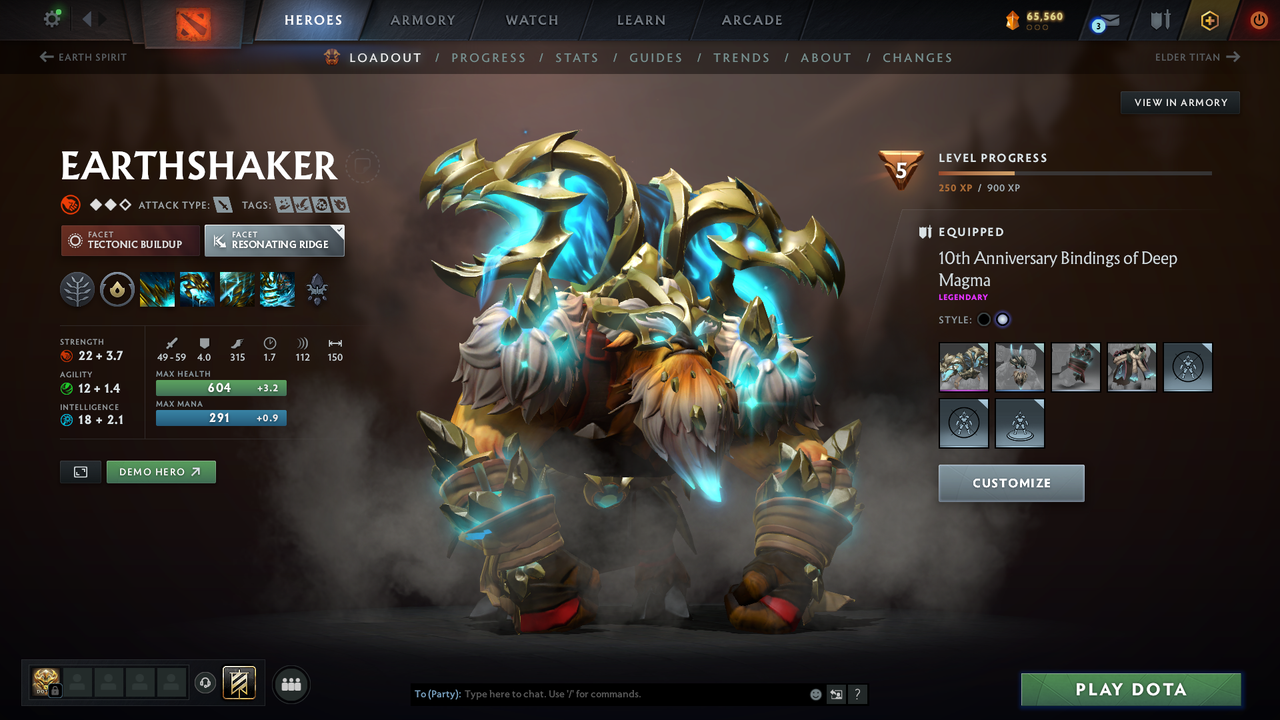Click the Dota Plus hexagon icon
The width and height of the screenshot is (1280, 720).
click(x=1209, y=19)
